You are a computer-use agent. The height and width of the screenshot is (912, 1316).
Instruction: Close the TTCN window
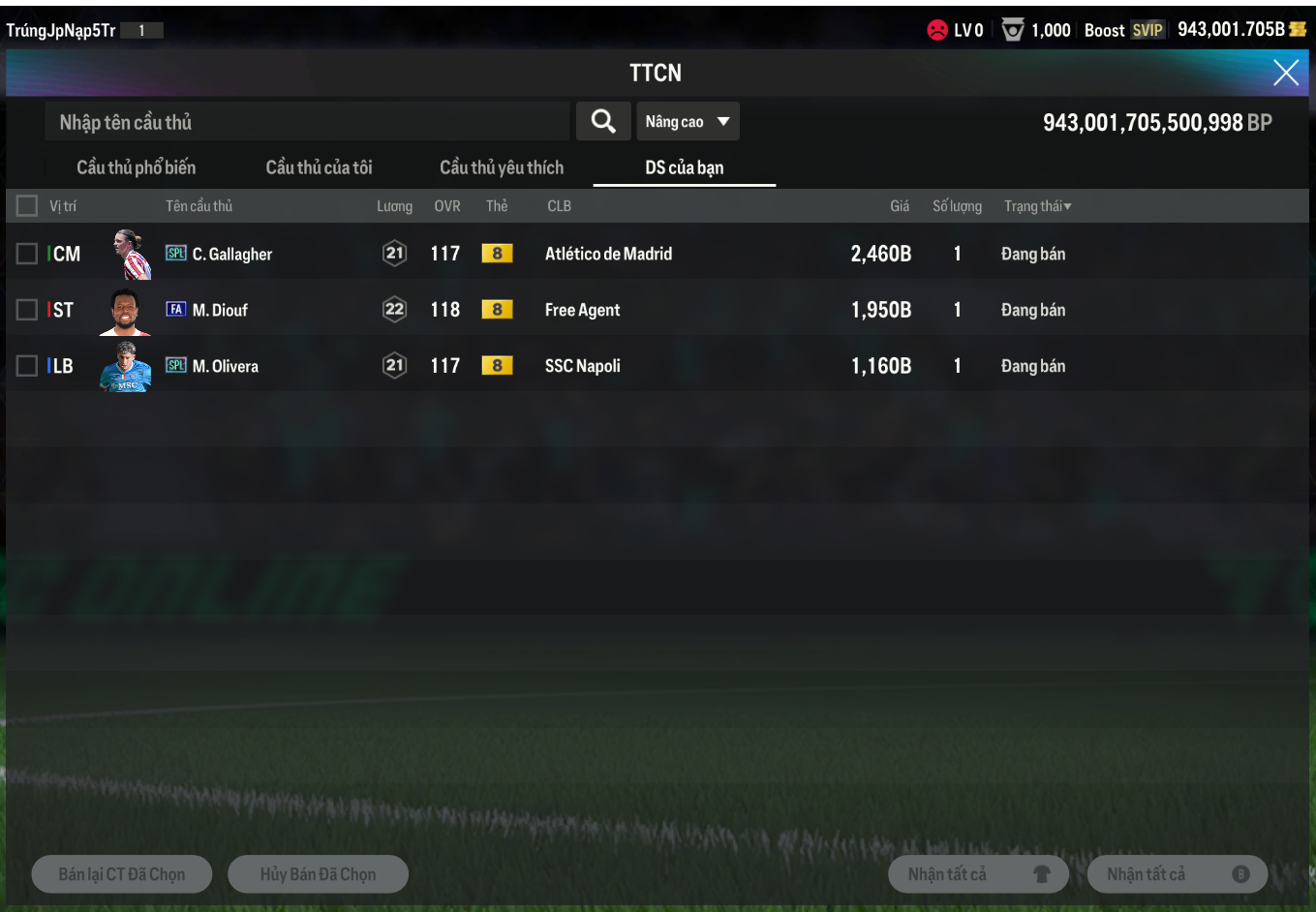coord(1285,73)
